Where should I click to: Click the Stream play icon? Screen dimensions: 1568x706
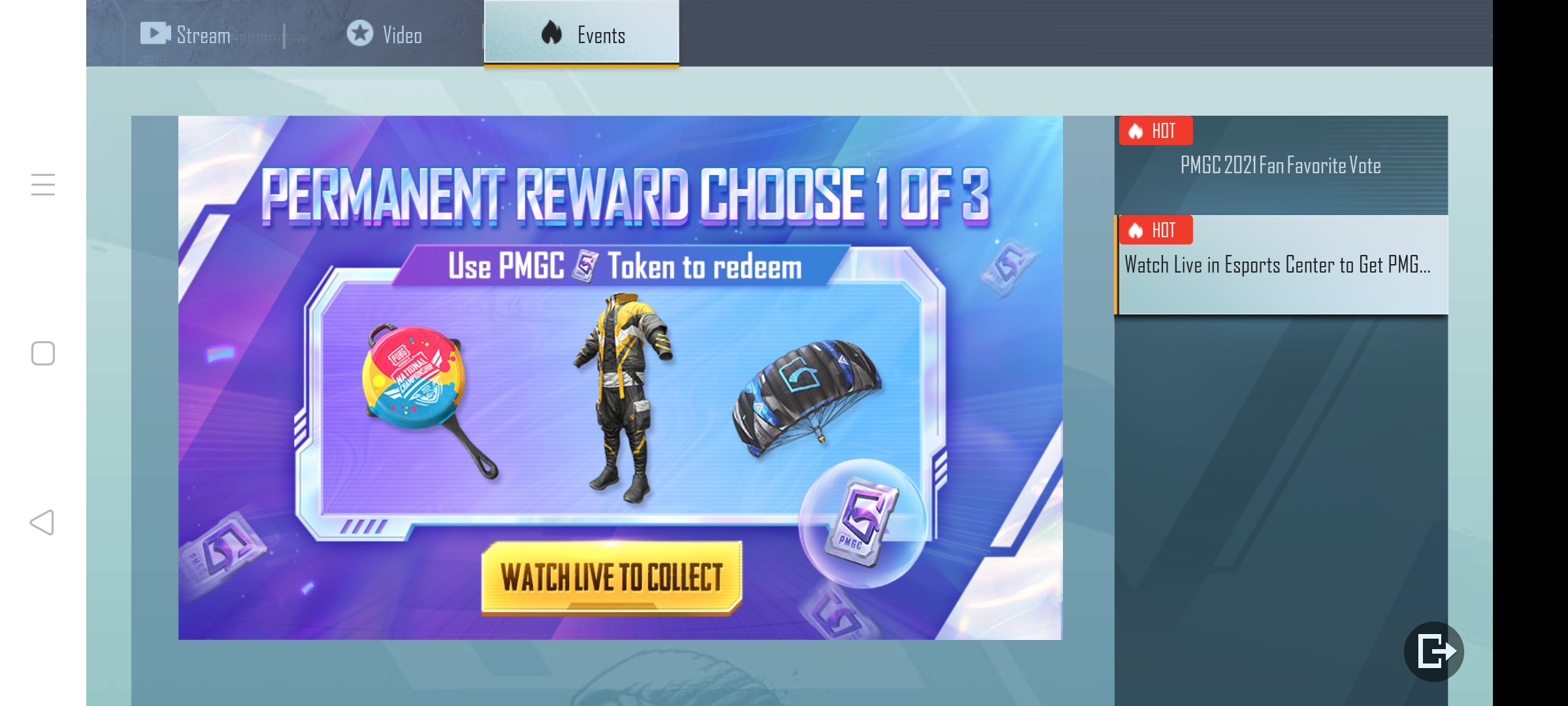pyautogui.click(x=155, y=32)
